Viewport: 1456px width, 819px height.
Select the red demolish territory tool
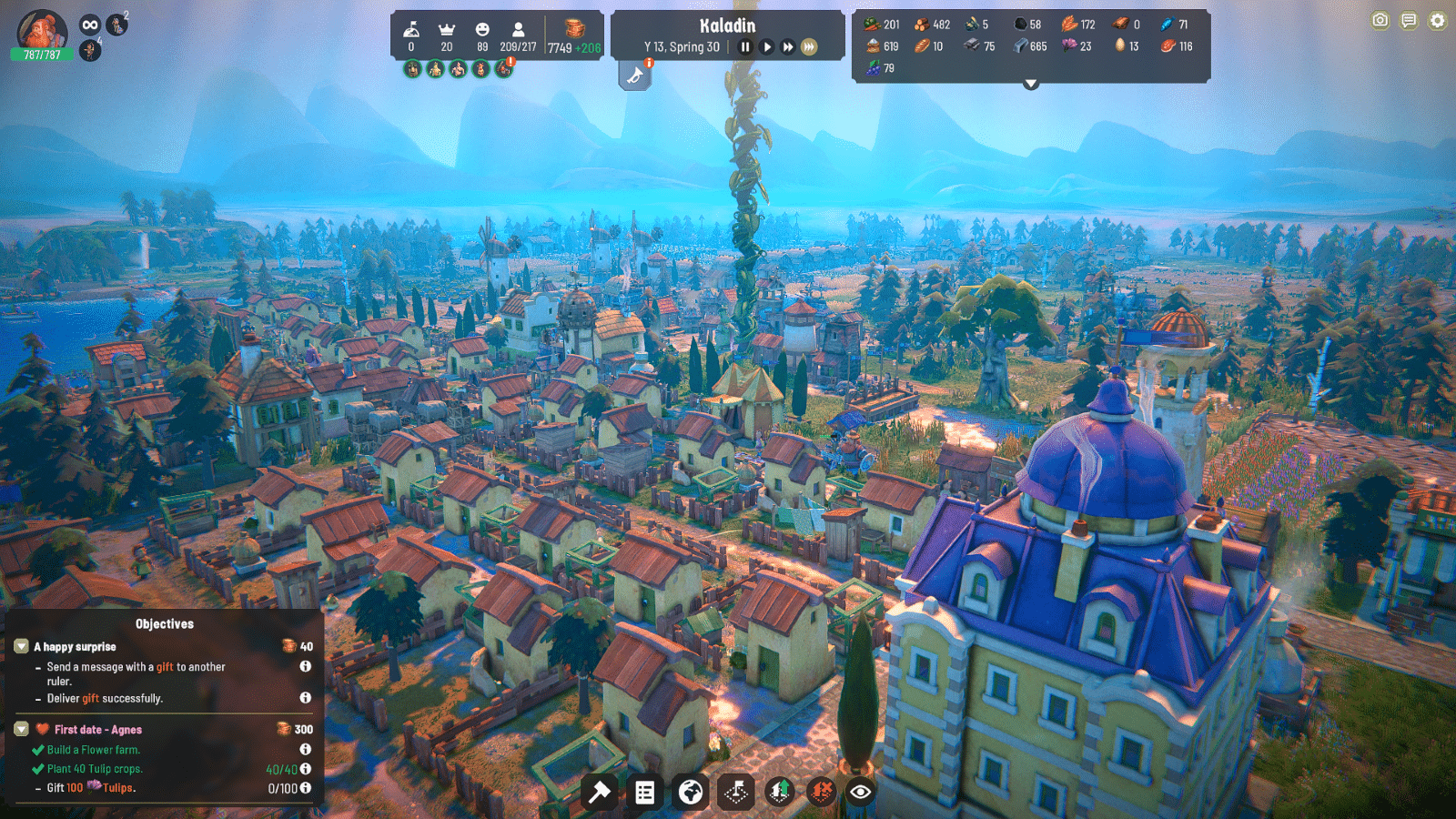coord(820,792)
